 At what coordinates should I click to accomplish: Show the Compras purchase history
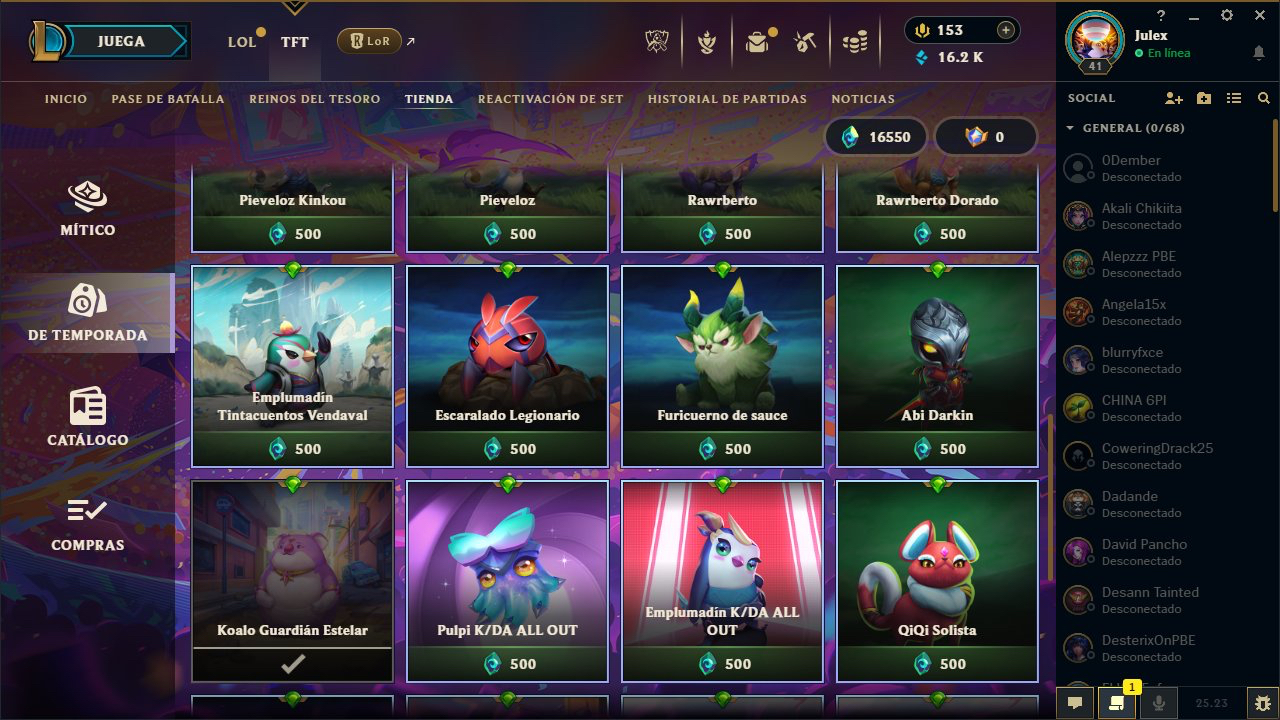click(88, 523)
